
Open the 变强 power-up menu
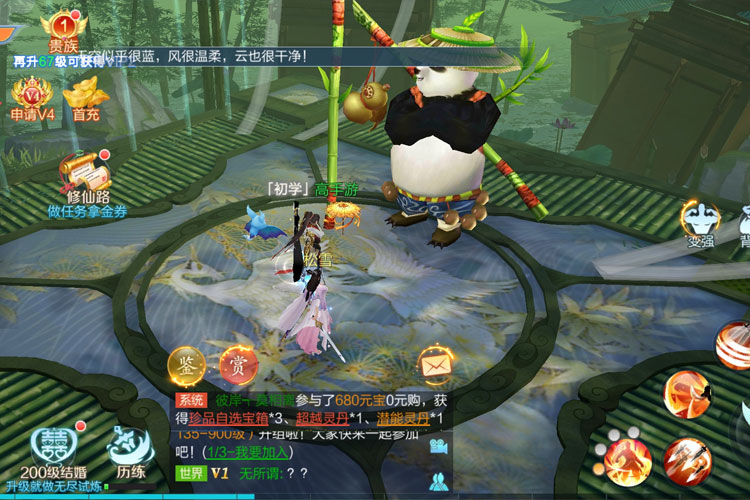[x=700, y=221]
